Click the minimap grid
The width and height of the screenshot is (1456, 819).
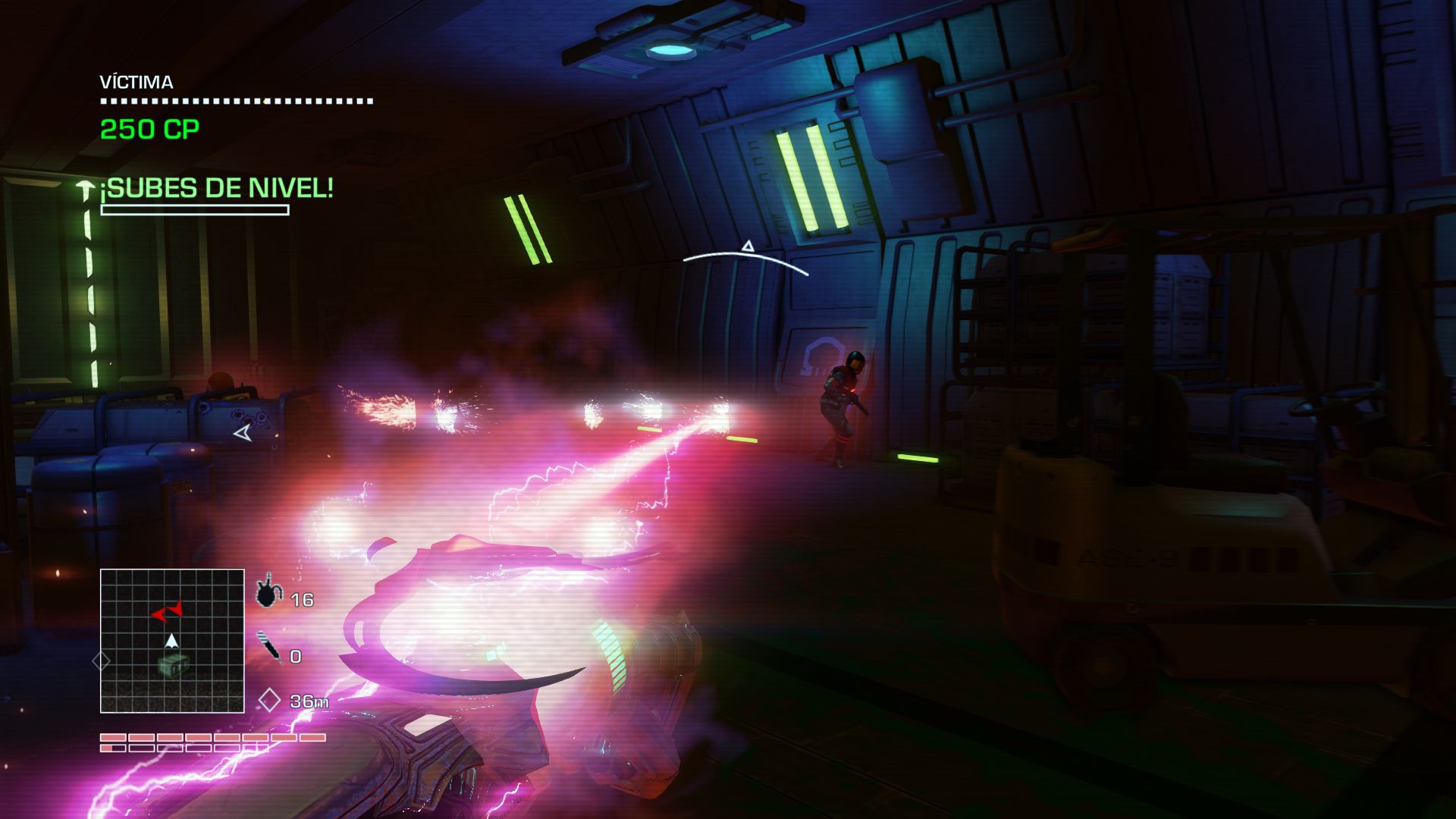coord(172,641)
